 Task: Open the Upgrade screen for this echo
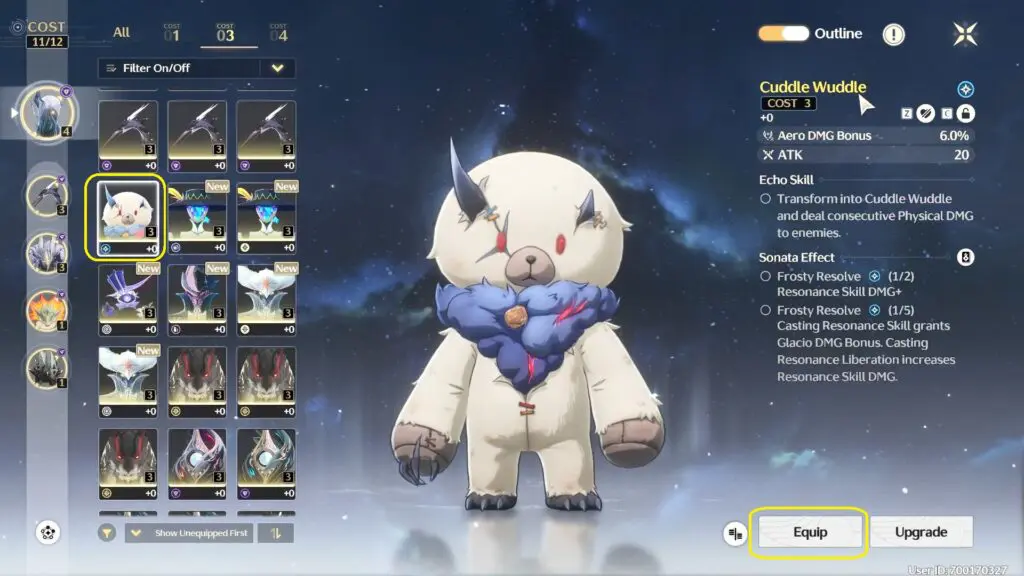[x=921, y=532]
